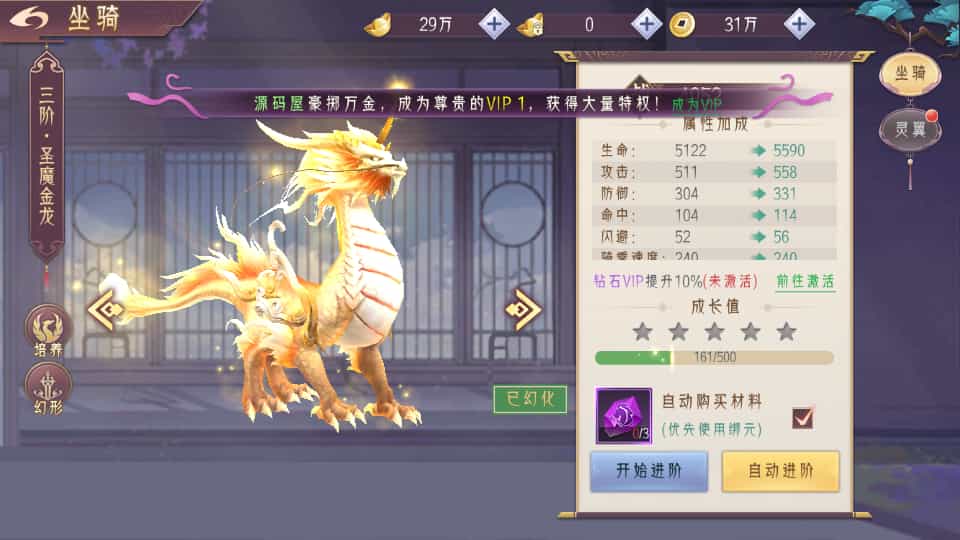Select the purple advancement material icon
This screenshot has height=540, width=960.
point(624,416)
